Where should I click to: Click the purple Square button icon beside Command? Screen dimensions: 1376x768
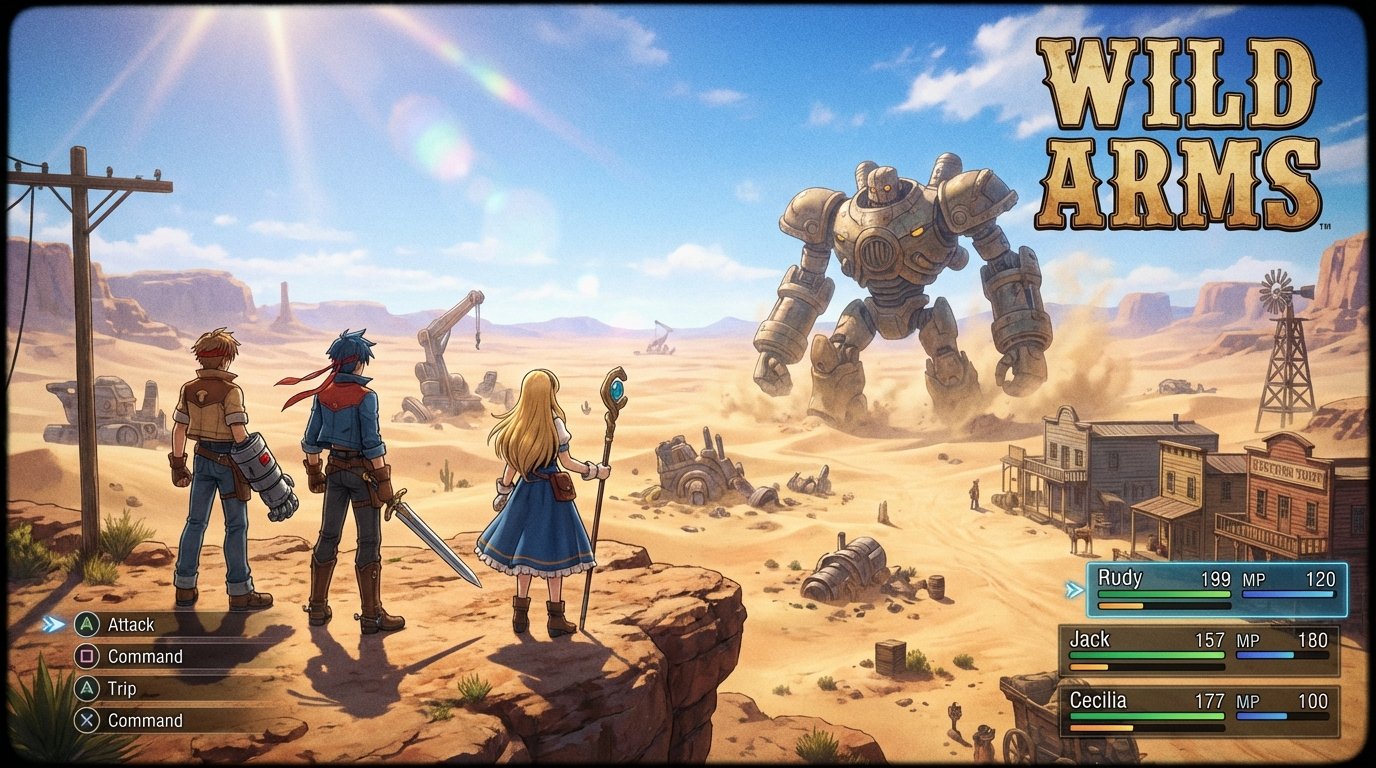[88, 657]
